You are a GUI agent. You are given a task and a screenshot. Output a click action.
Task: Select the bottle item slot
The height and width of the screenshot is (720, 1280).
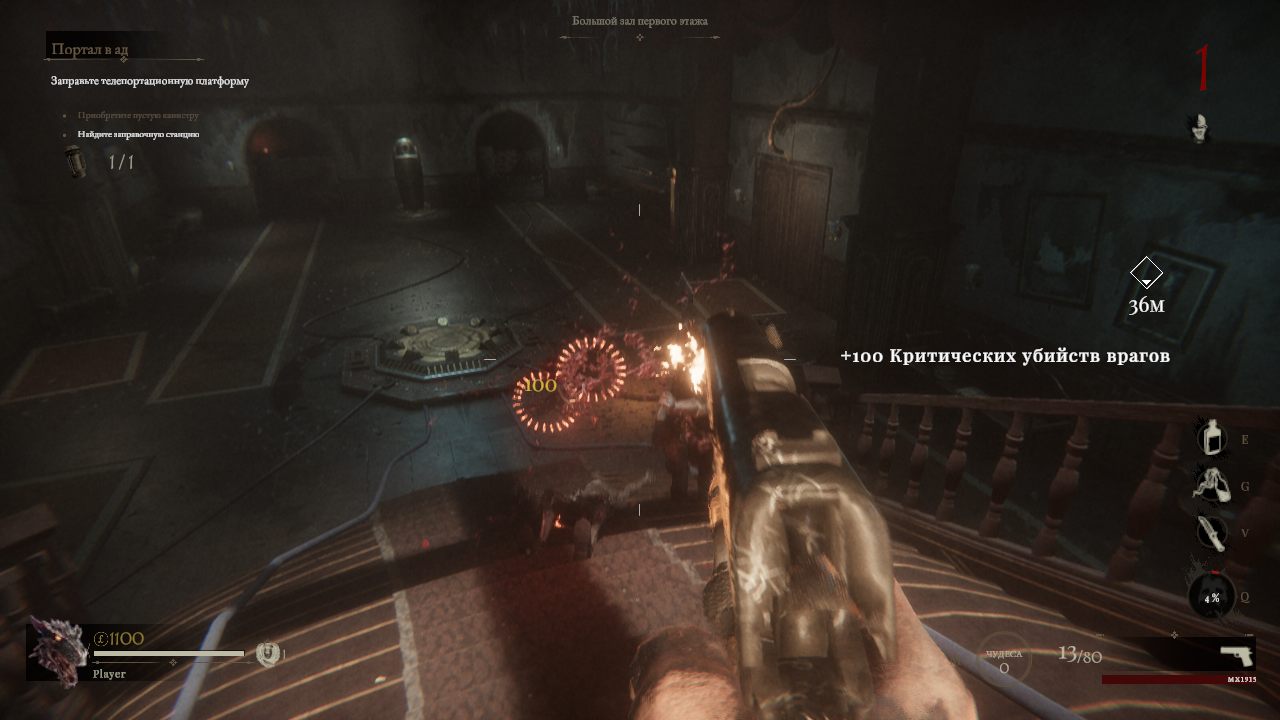pos(1212,438)
